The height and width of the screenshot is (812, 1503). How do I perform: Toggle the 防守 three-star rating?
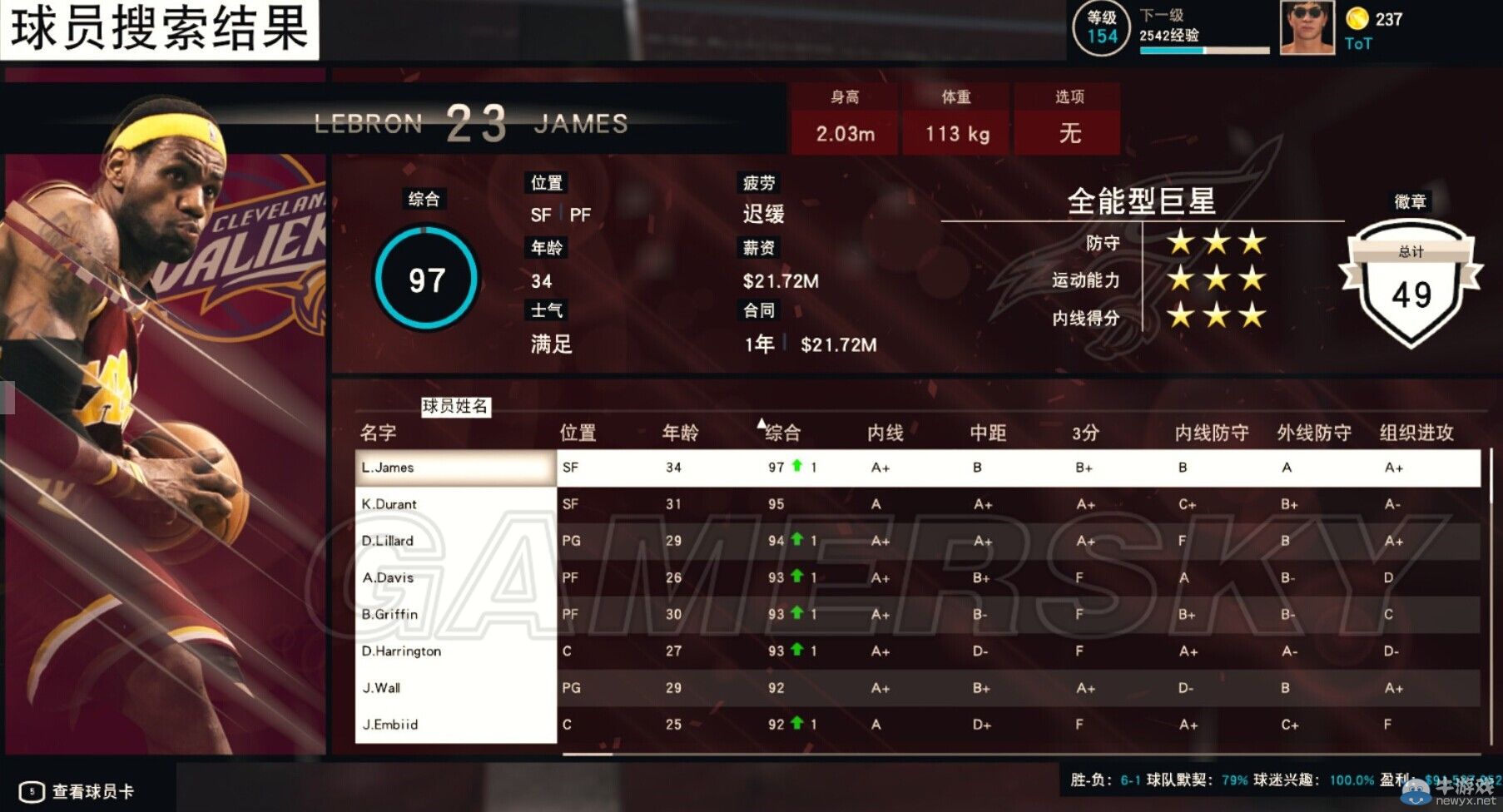coord(1216,242)
